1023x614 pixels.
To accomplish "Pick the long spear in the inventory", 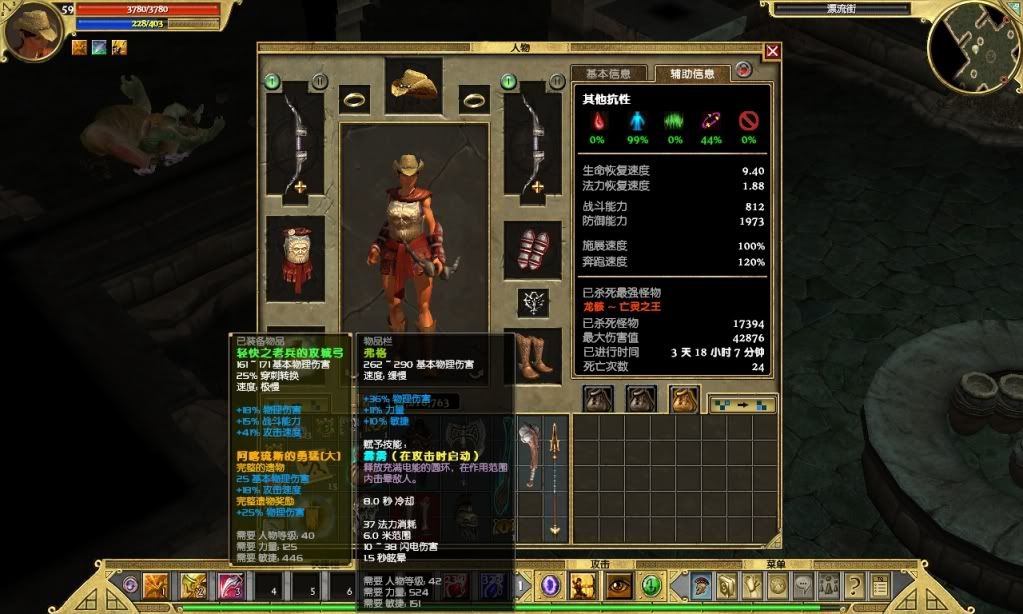I will (x=553, y=478).
